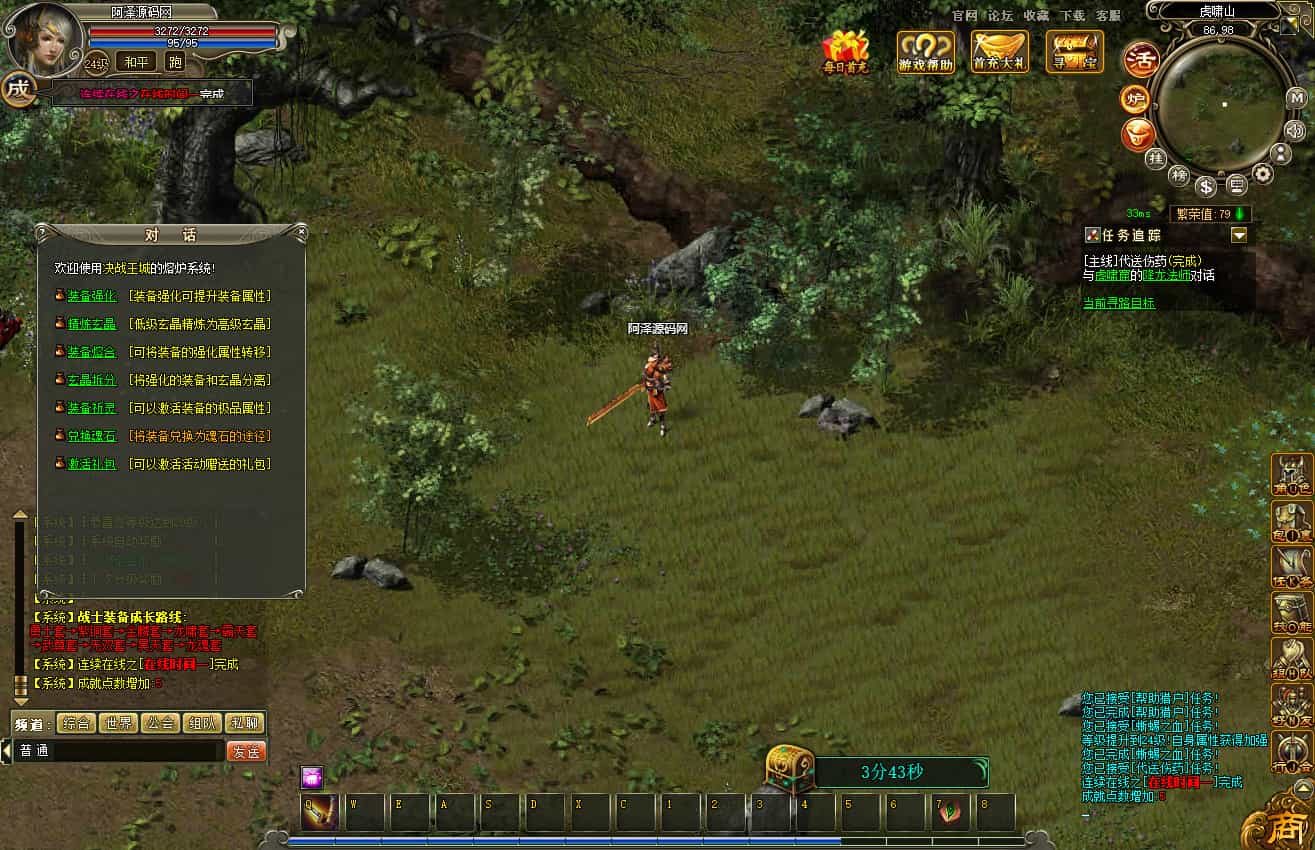Choose the 激活礼包 gift pack activation option
1315x850 pixels.
pyautogui.click(x=92, y=464)
